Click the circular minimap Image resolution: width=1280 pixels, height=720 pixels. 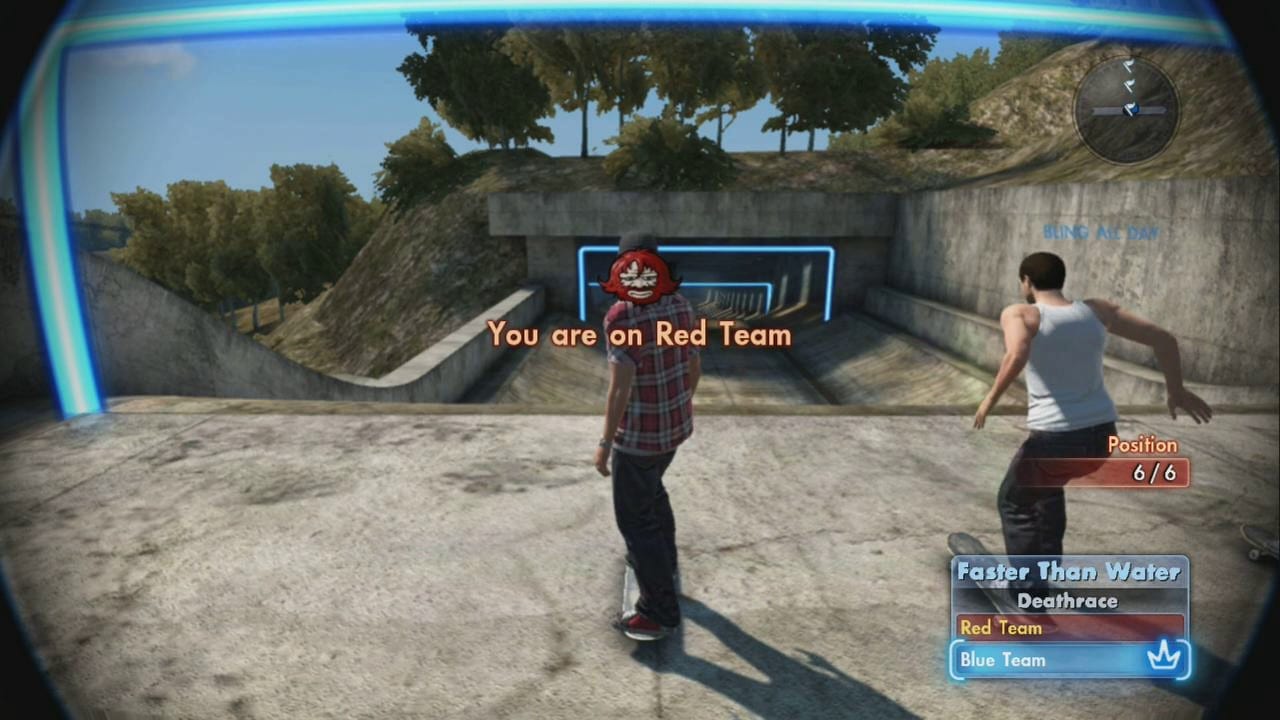pyautogui.click(x=1126, y=109)
